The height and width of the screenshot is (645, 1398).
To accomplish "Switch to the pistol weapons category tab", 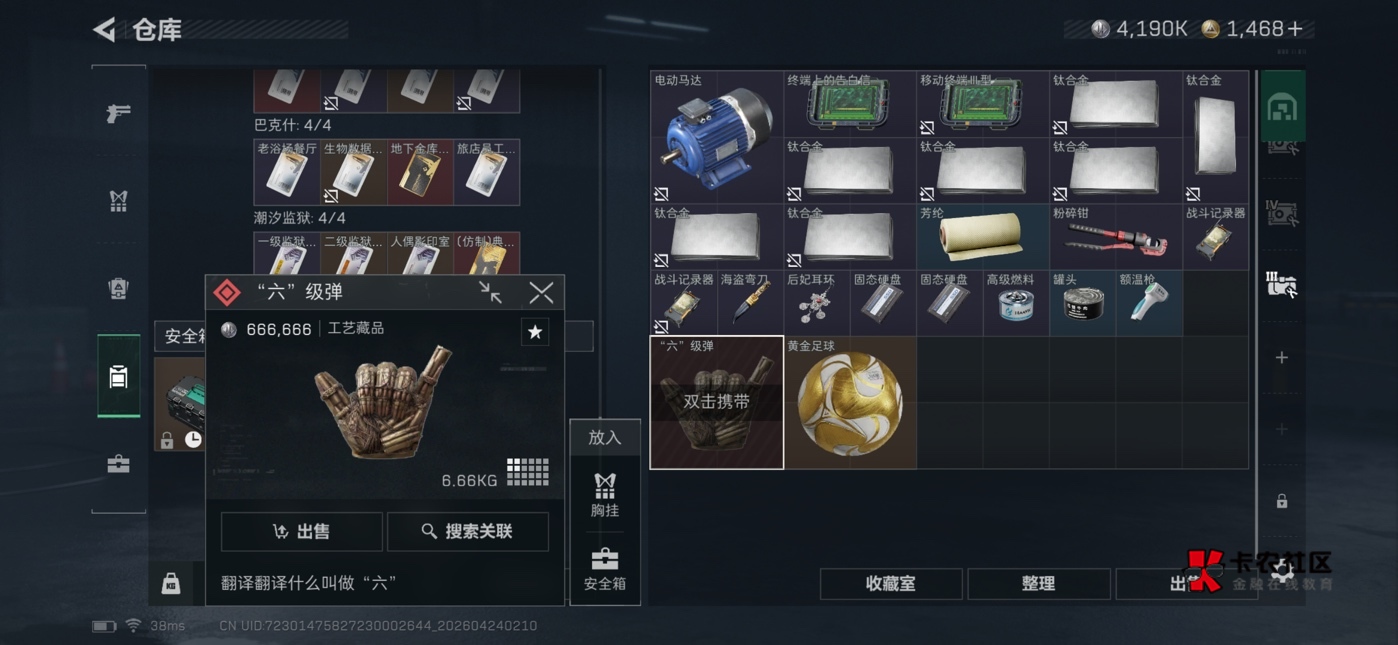I will (x=118, y=113).
